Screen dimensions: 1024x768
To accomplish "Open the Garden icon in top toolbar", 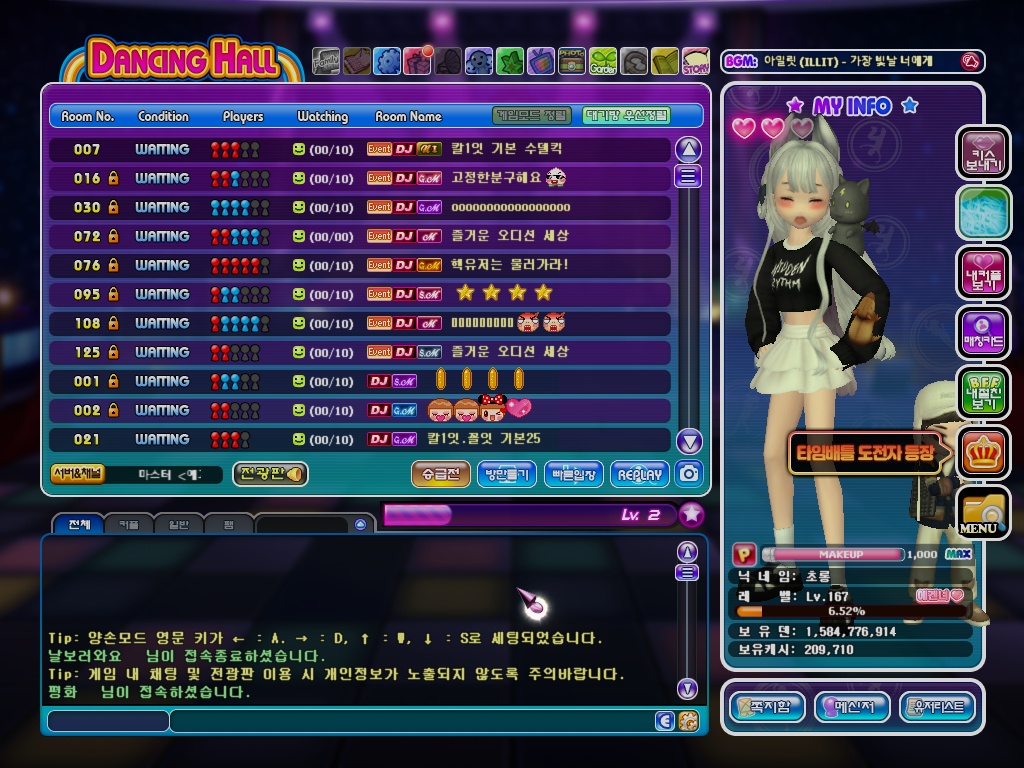I will [x=603, y=62].
